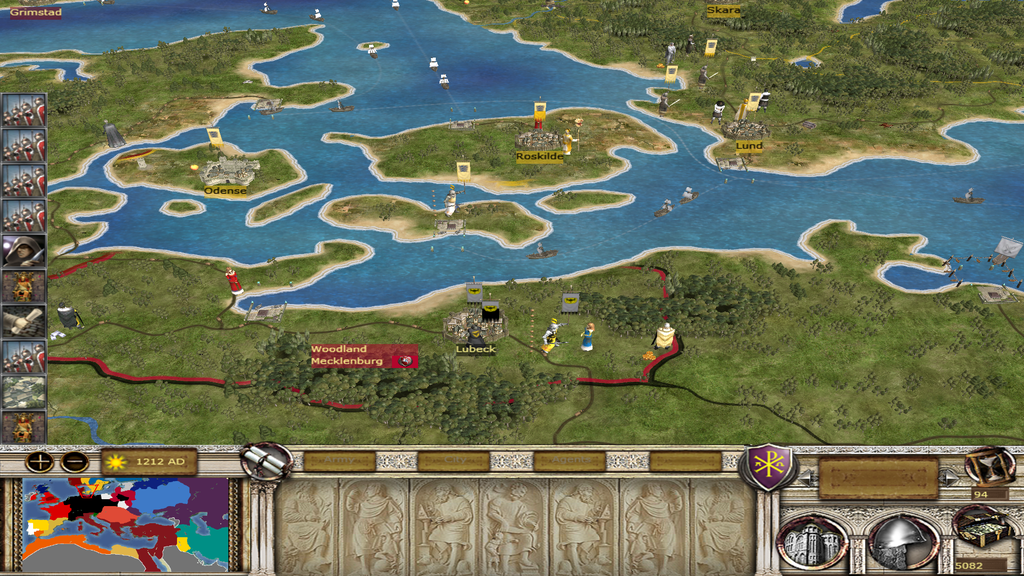Select the hooded figure event notification

click(23, 250)
